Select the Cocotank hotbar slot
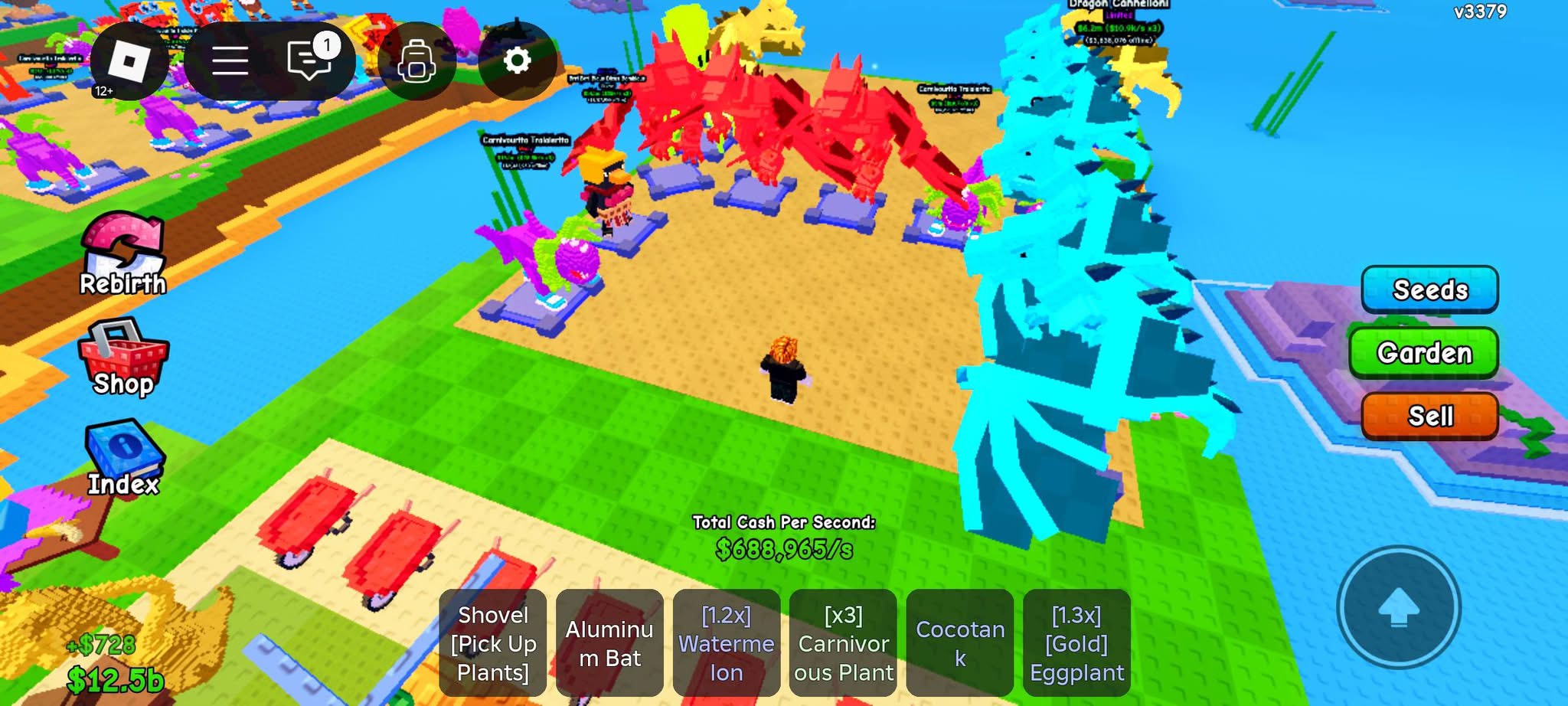This screenshot has width=1568, height=706. [960, 643]
